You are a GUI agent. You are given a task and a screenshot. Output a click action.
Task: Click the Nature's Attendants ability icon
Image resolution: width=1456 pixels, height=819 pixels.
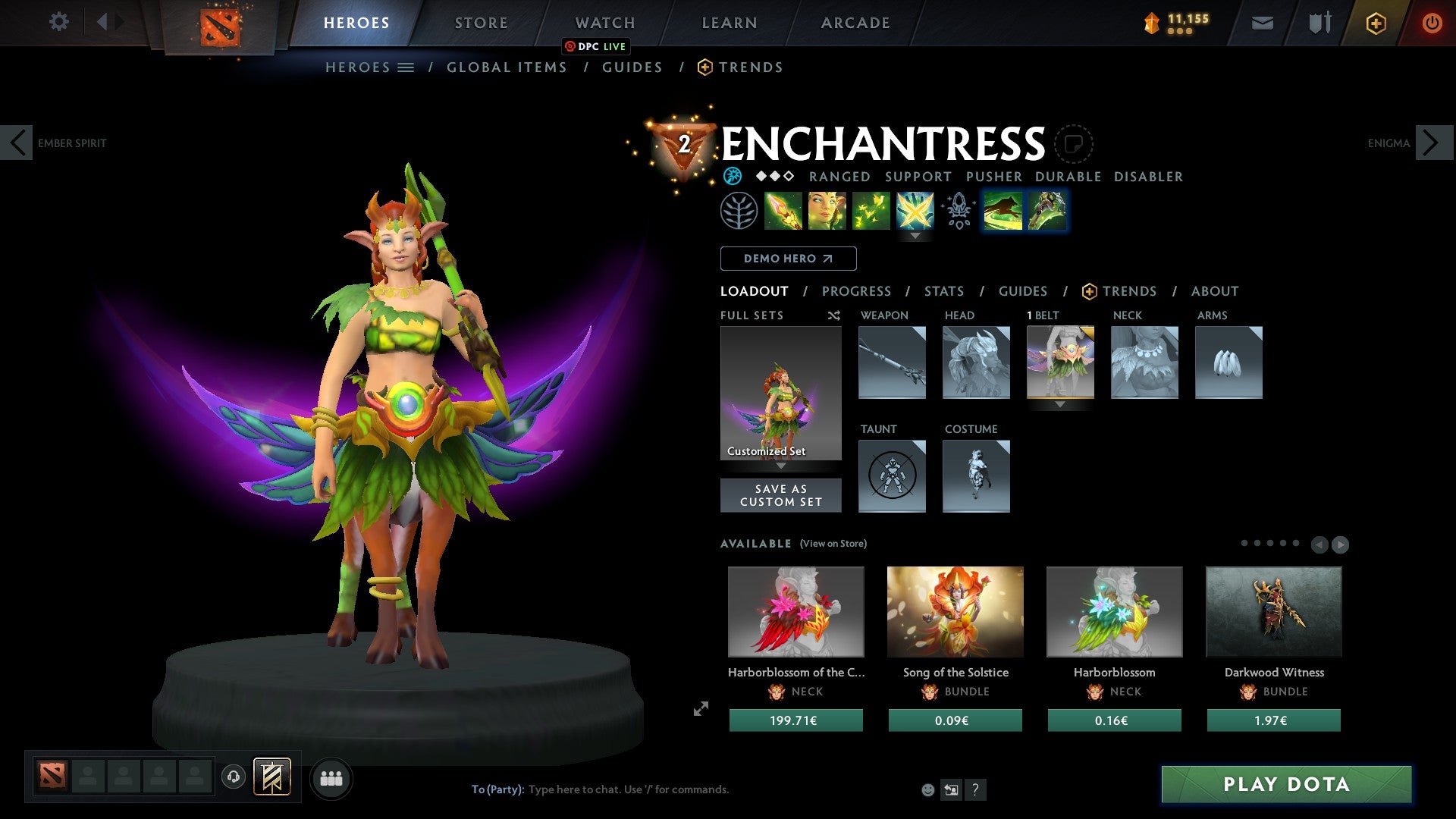click(x=872, y=212)
